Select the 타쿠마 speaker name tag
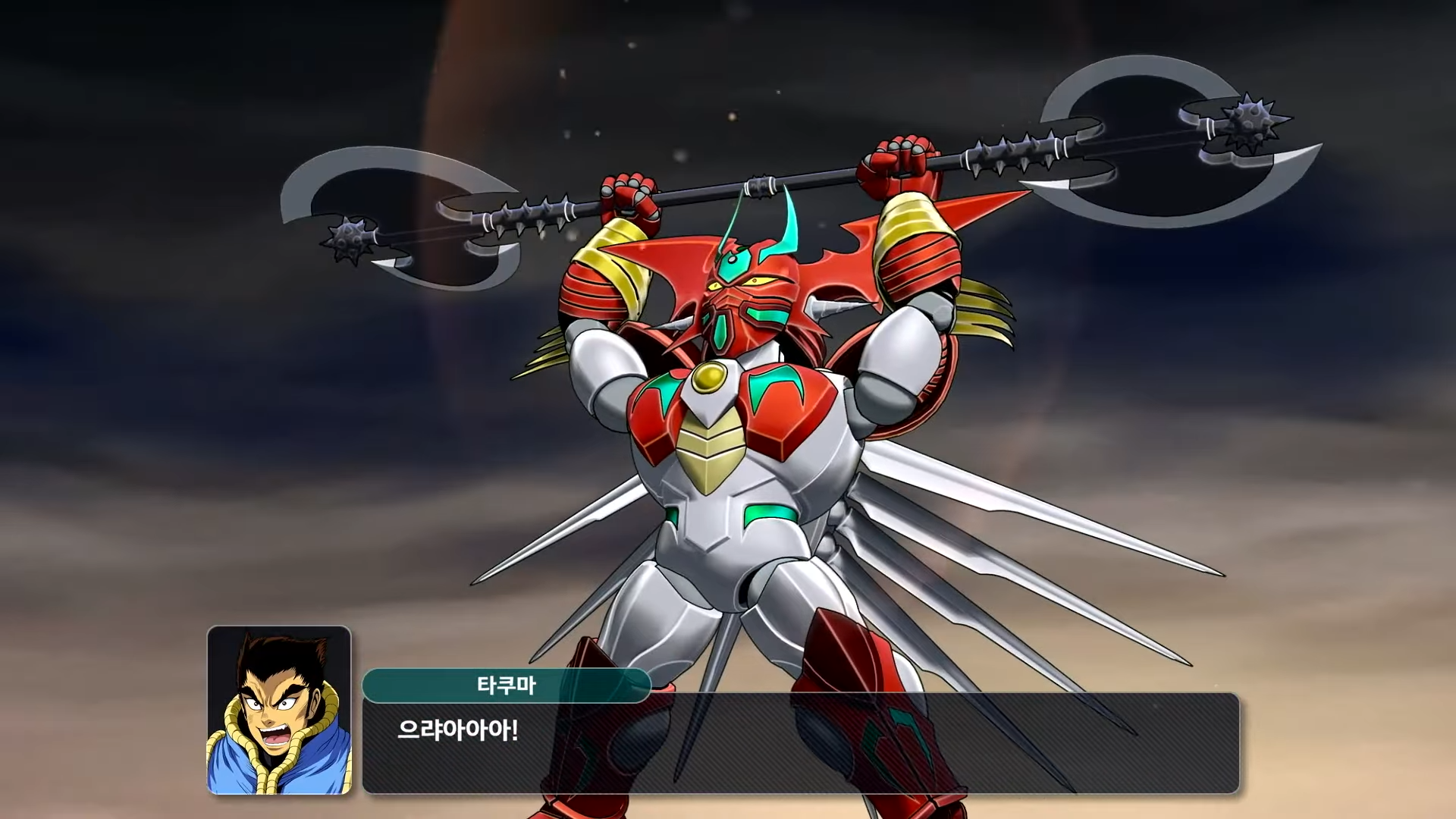 [506, 686]
